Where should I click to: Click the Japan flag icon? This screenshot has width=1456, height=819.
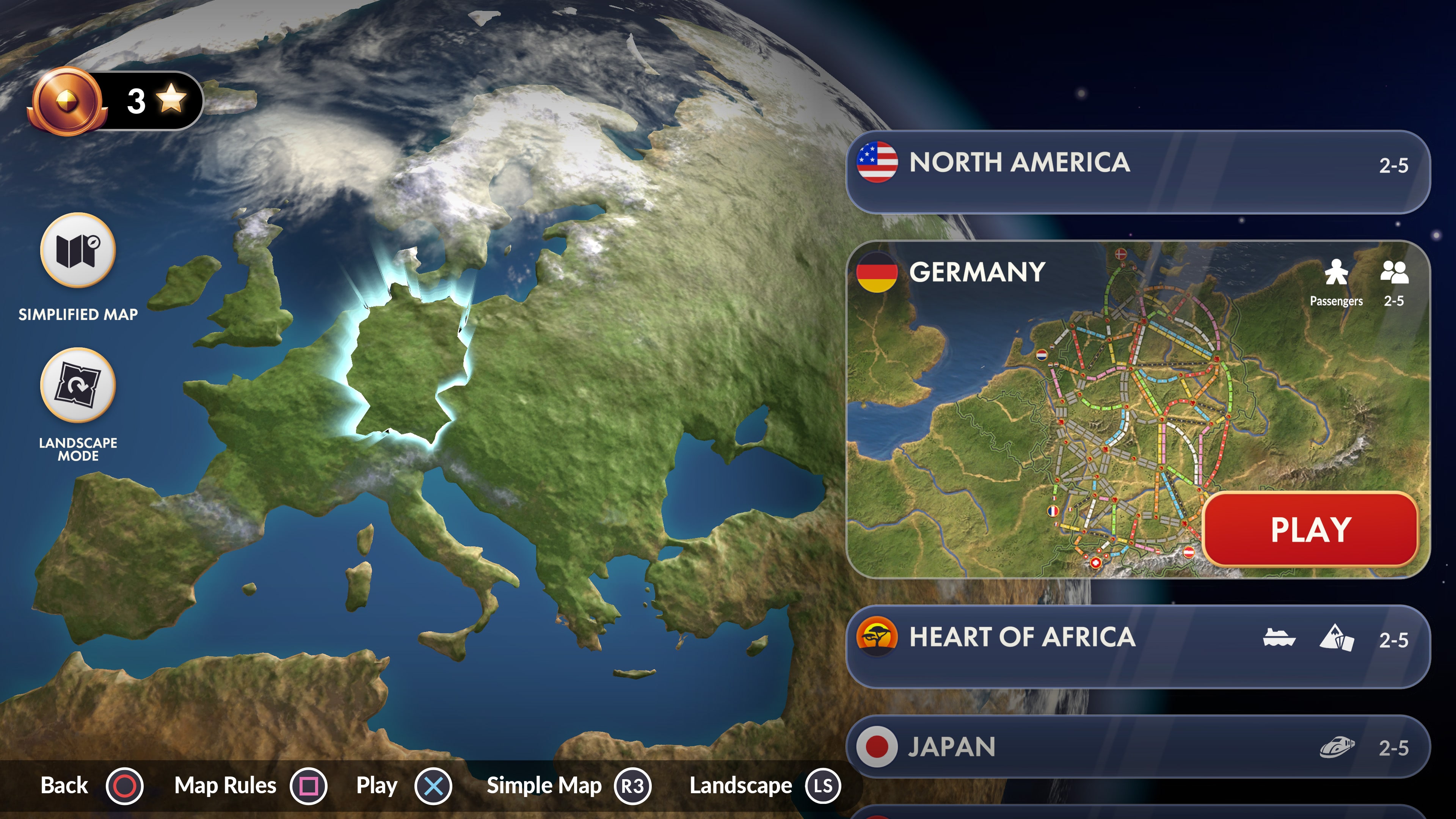coord(877,746)
